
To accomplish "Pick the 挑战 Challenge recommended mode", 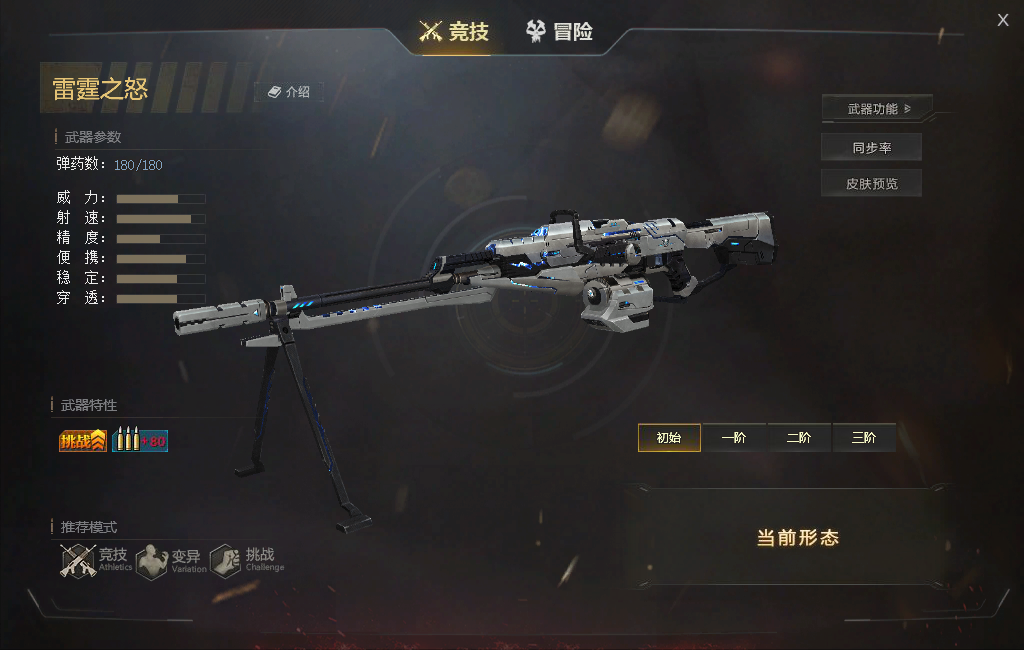I will 247,560.
